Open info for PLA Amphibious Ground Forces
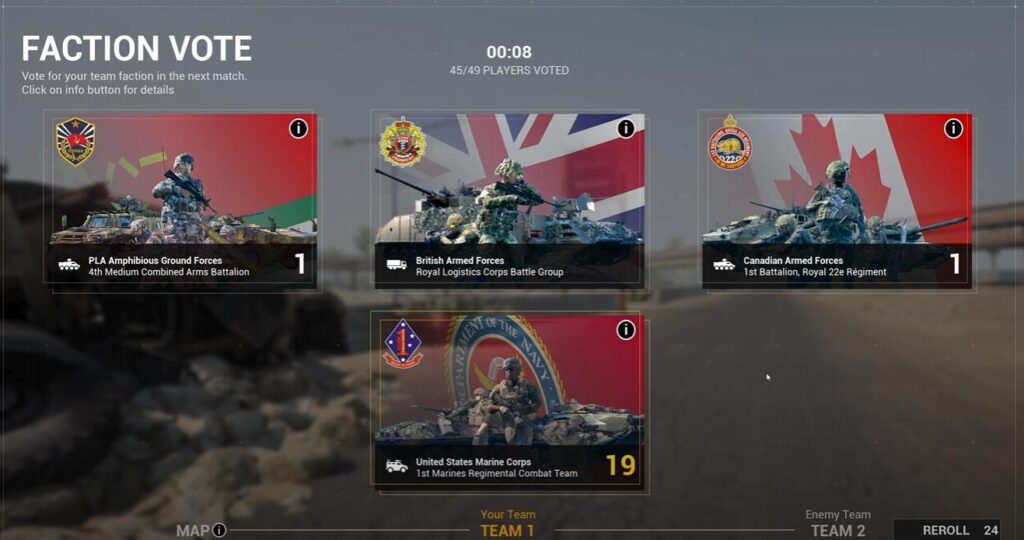1024x540 pixels. 298,128
